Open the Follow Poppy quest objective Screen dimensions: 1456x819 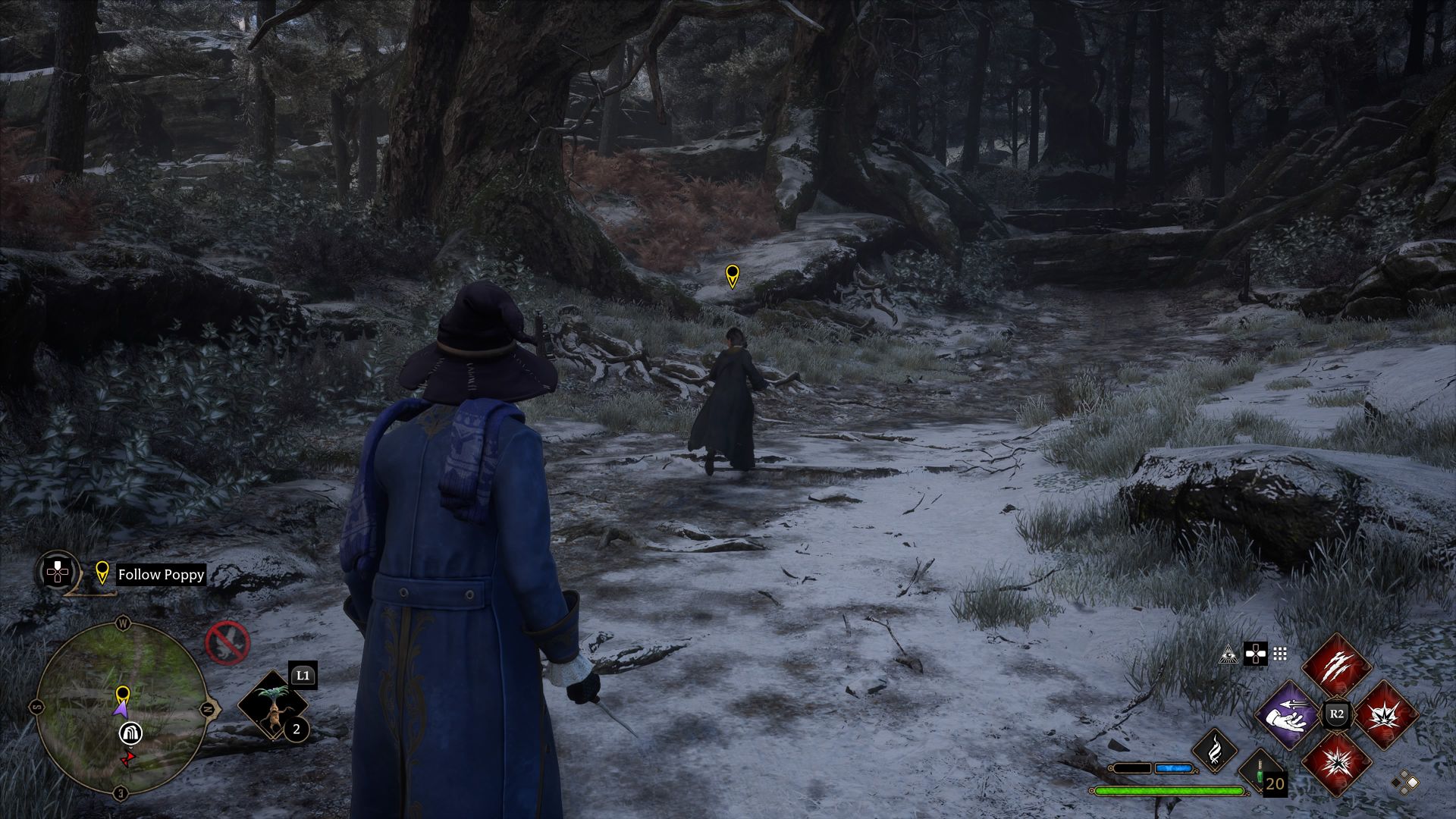click(161, 575)
